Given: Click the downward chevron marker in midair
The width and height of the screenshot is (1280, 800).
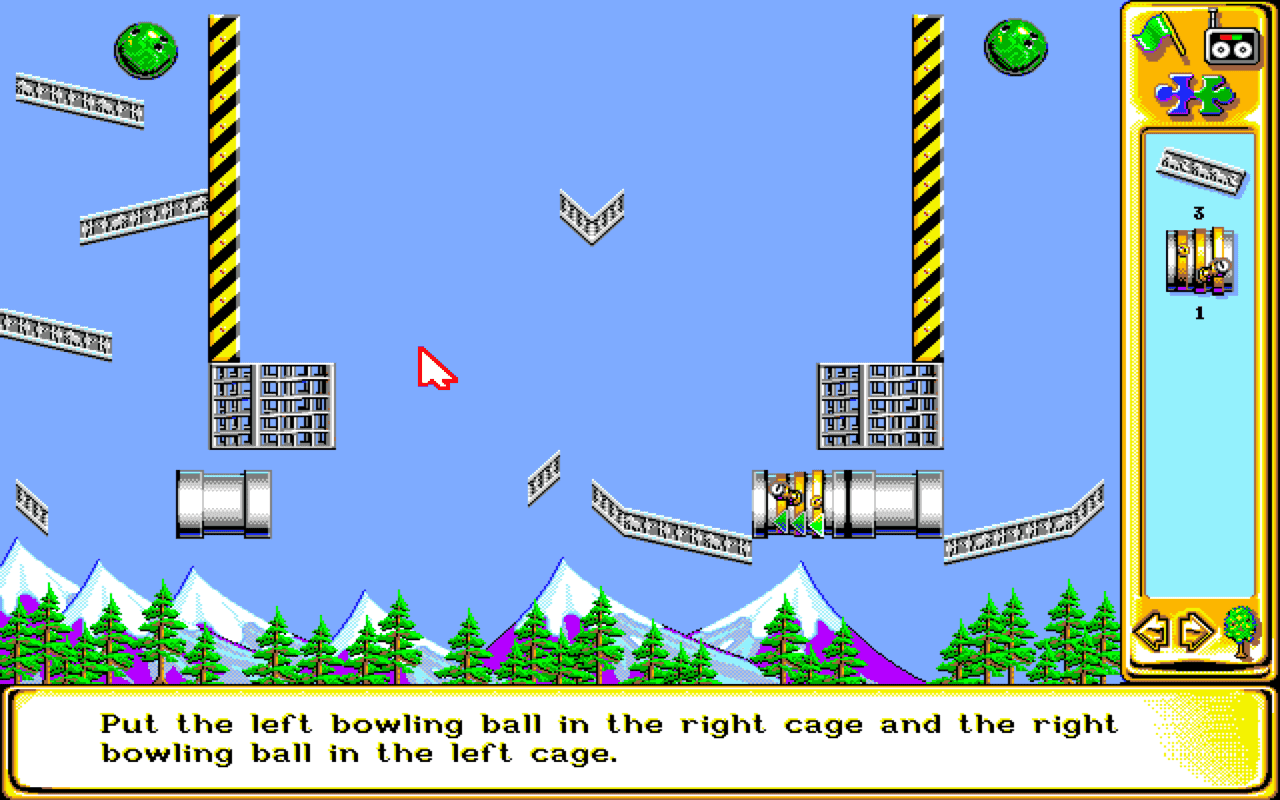Looking at the screenshot, I should pos(592,212).
